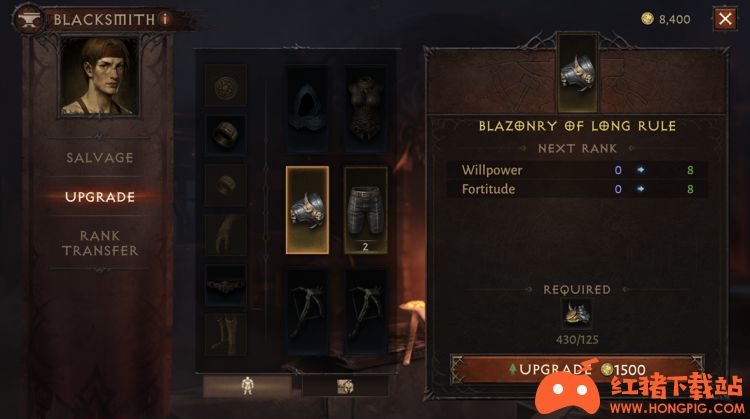Choose the chest armor slot
Viewport: 750px width, 419px height.
[x=366, y=102]
